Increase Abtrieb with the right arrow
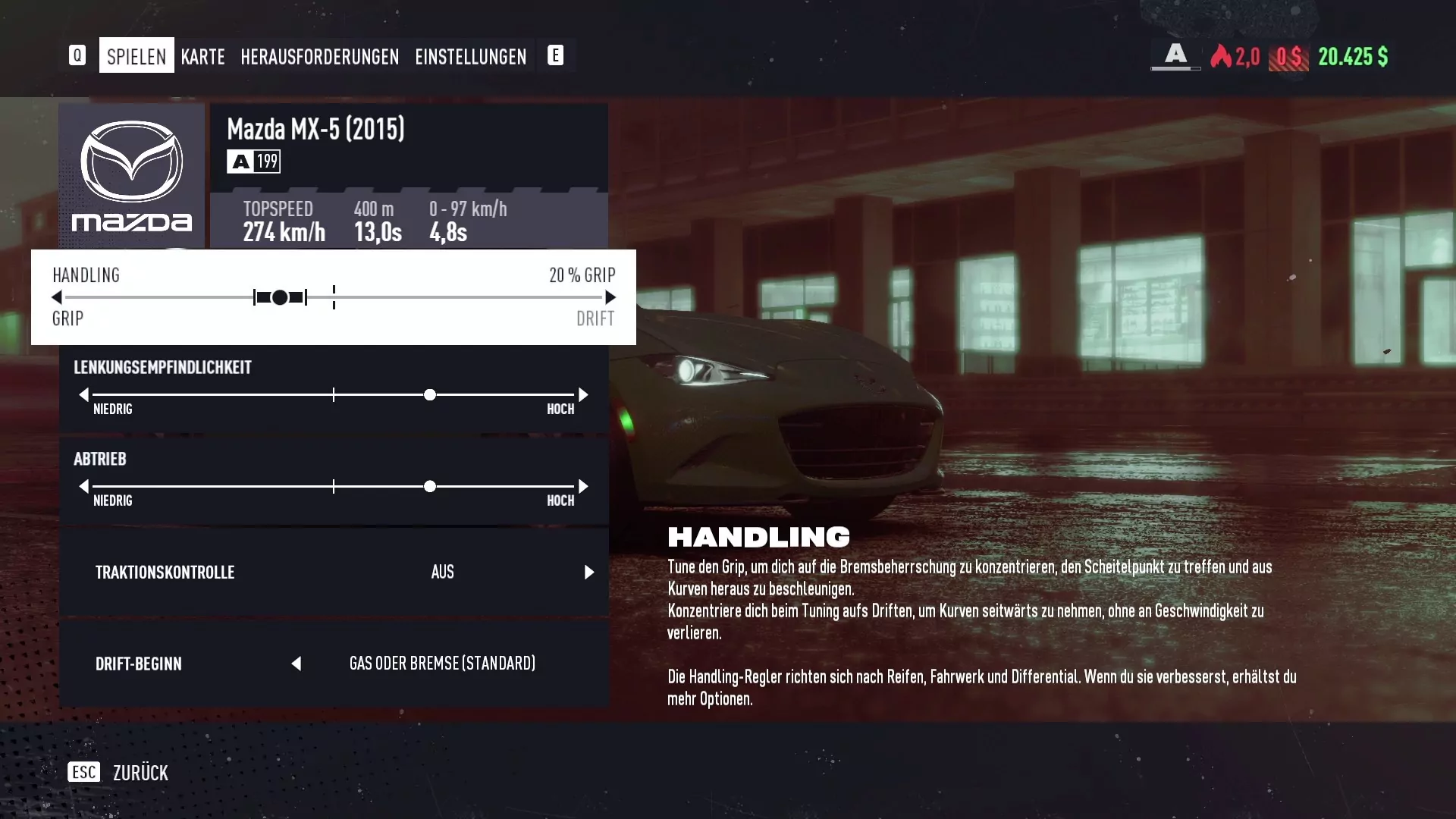The width and height of the screenshot is (1456, 819). (x=583, y=486)
